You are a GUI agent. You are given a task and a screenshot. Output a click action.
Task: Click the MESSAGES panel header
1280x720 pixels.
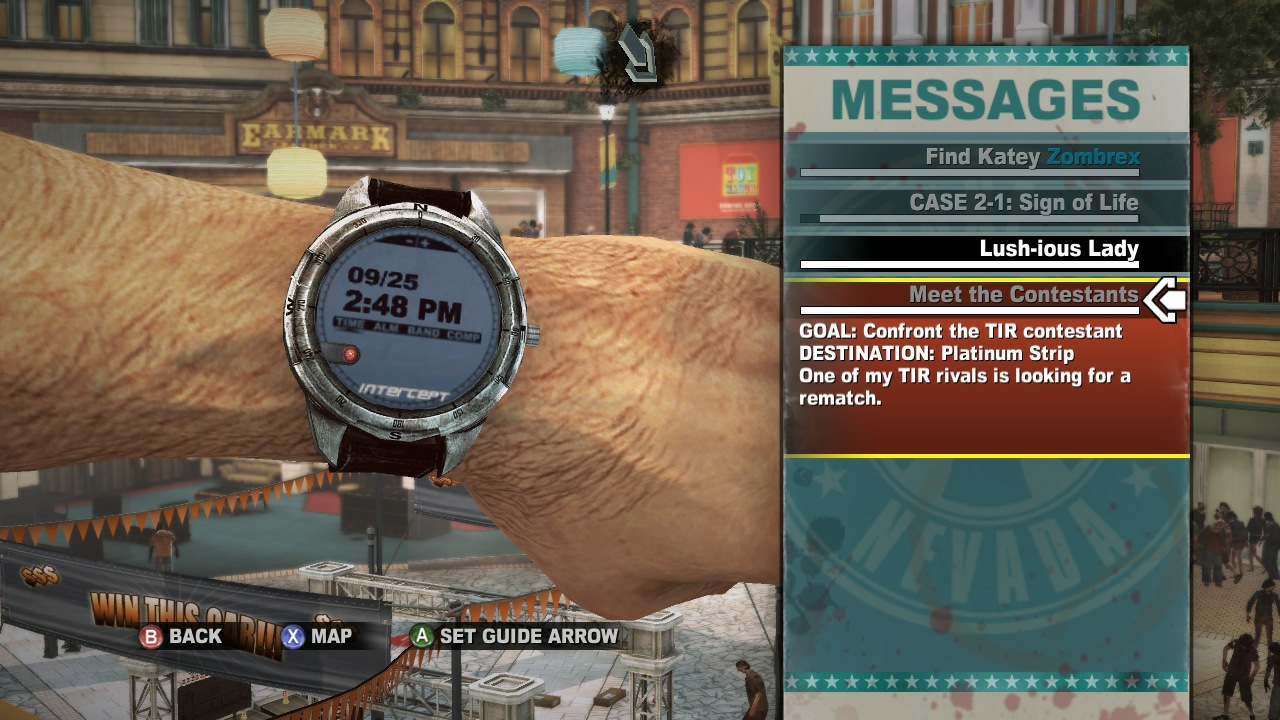(985, 100)
